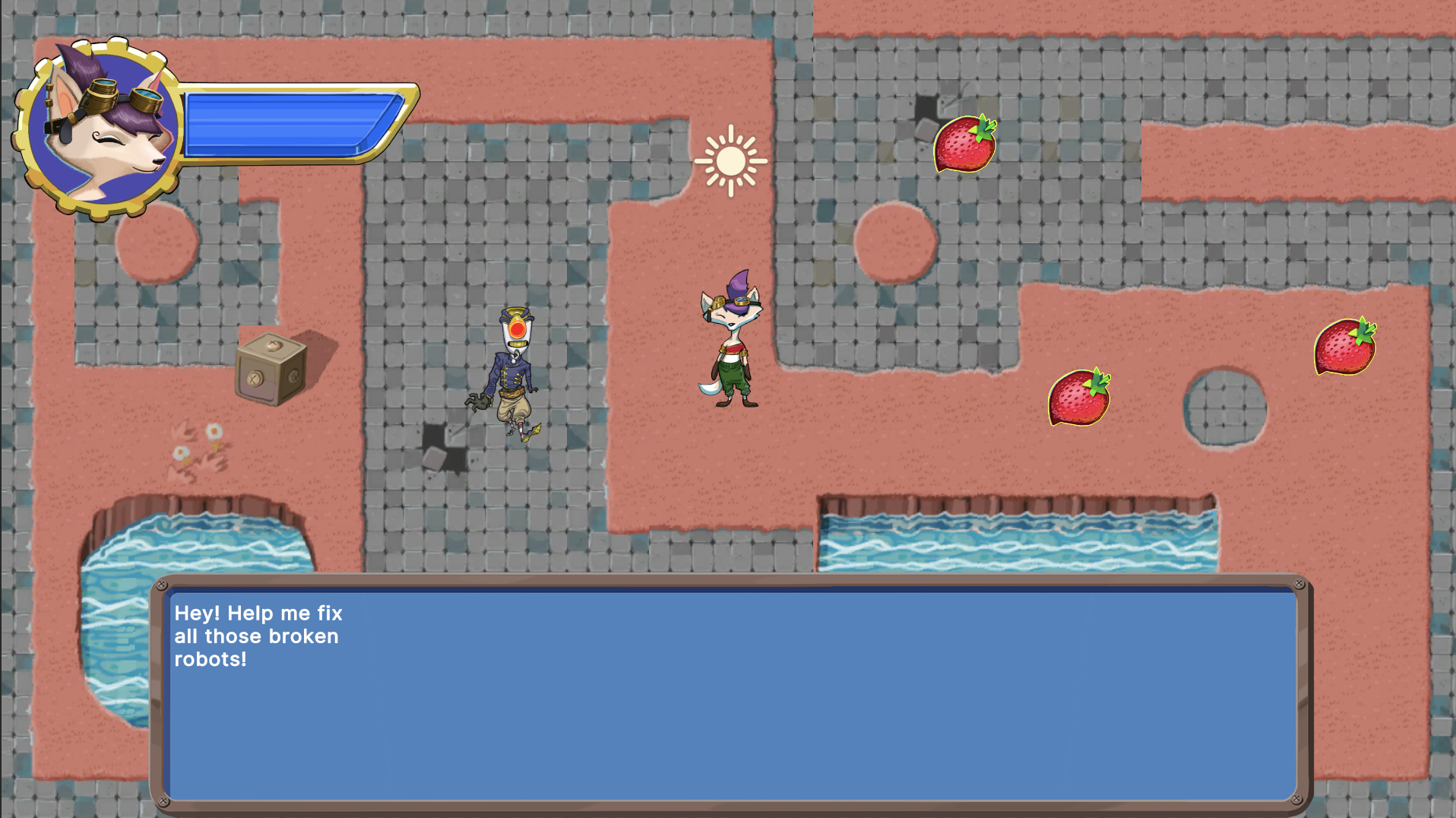This screenshot has width=1456, height=818.
Task: Click the fox character portrait
Action: click(x=99, y=129)
